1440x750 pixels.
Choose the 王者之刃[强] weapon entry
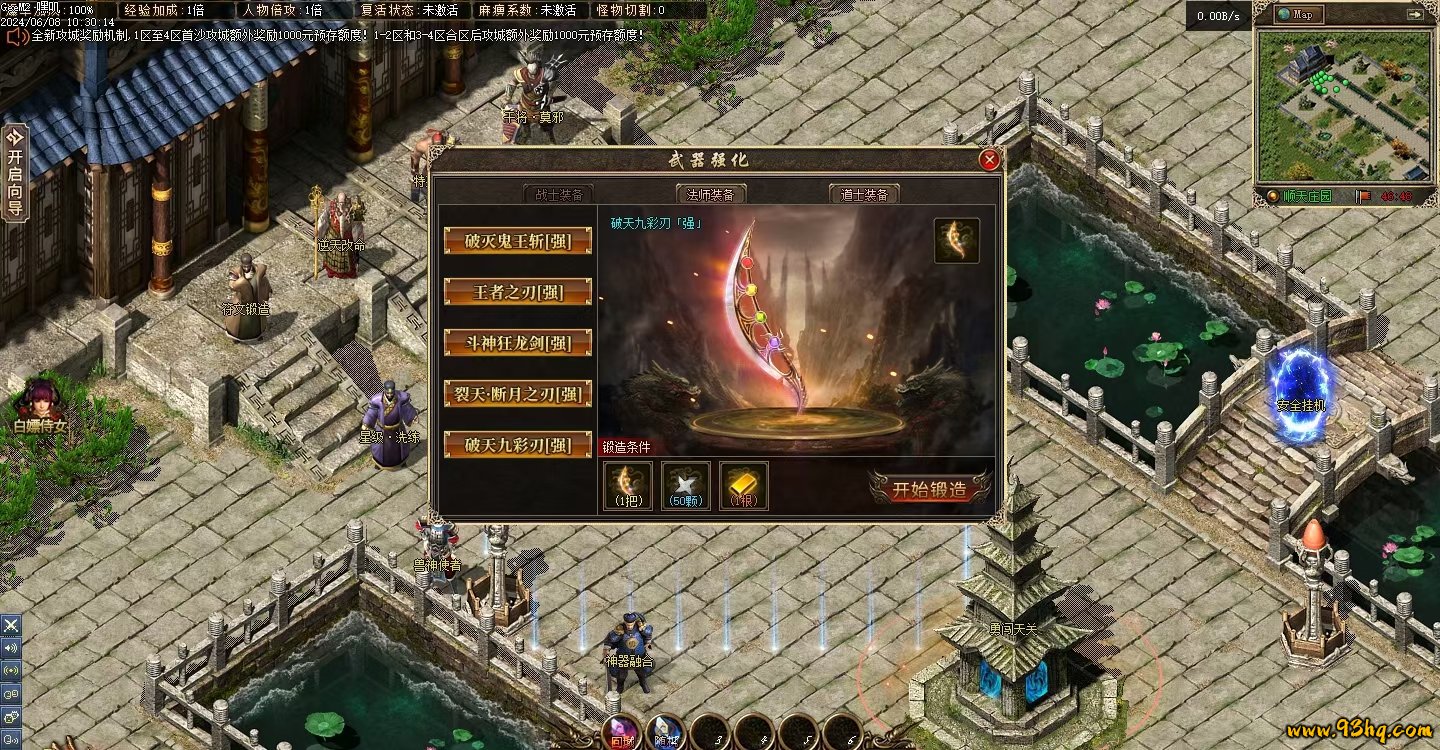point(517,292)
